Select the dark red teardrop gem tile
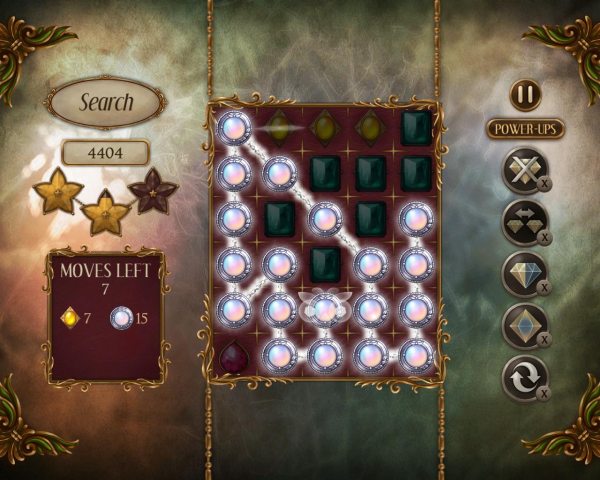600x480 pixels. tap(235, 356)
